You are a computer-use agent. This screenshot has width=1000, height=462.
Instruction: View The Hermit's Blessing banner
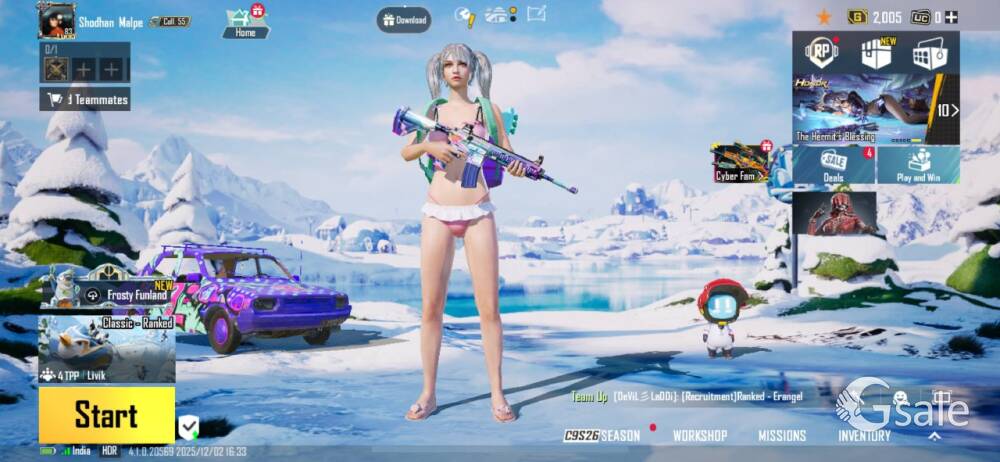point(863,108)
